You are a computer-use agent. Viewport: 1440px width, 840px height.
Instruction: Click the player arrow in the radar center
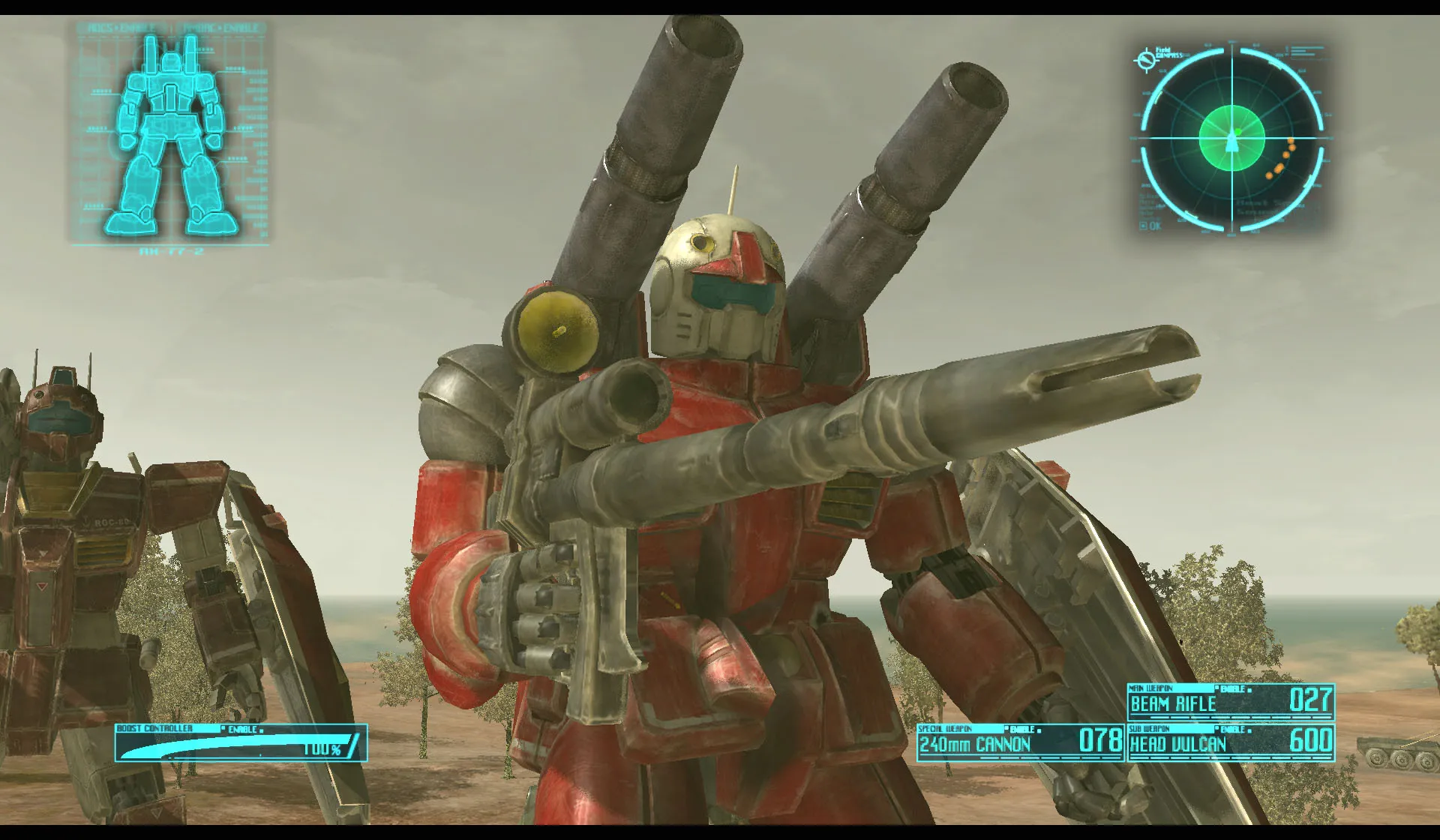[x=1232, y=141]
